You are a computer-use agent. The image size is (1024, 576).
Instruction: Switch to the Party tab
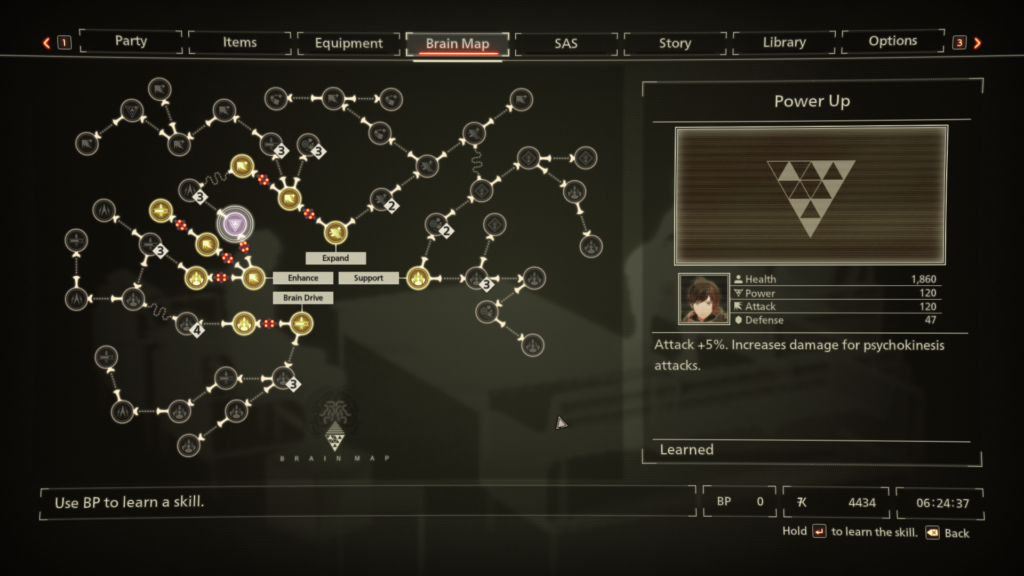coord(131,42)
